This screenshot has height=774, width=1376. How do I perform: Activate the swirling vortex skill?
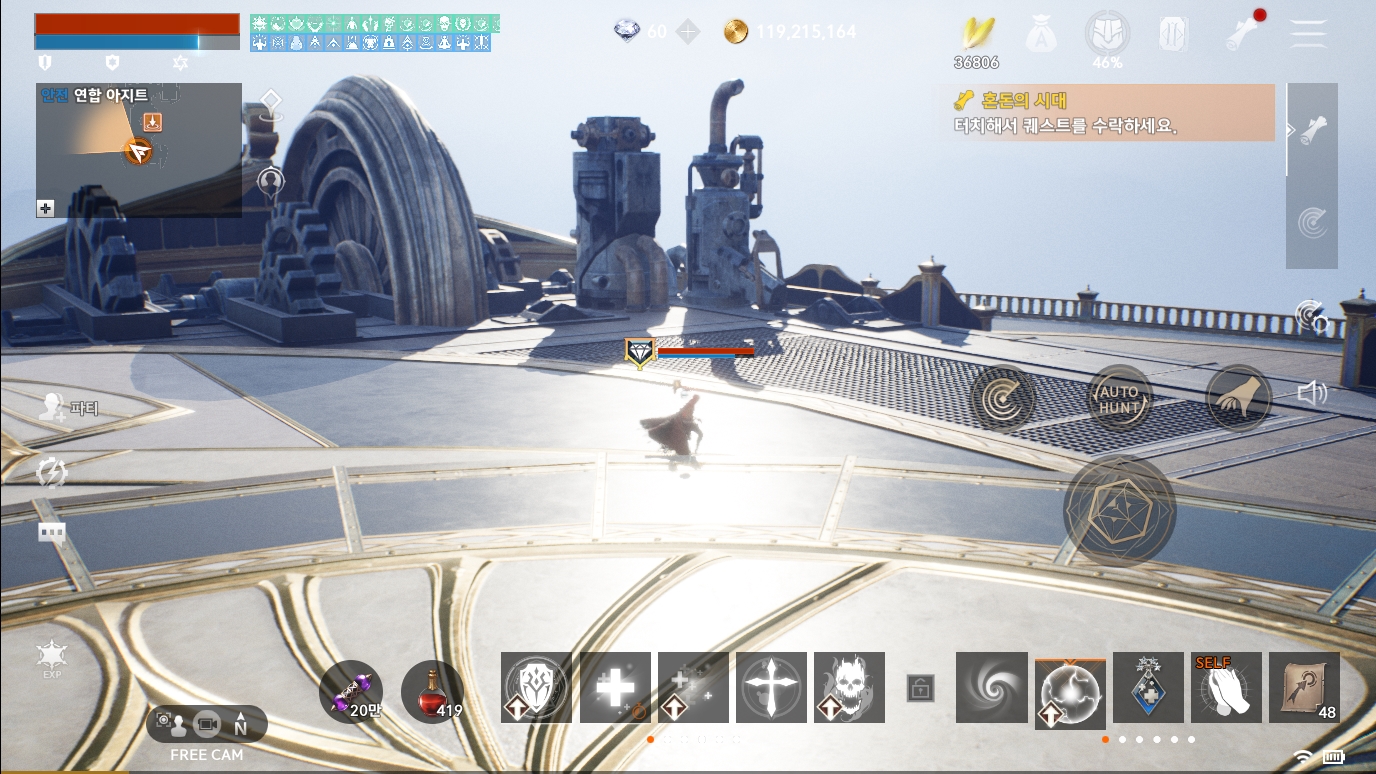pos(991,688)
